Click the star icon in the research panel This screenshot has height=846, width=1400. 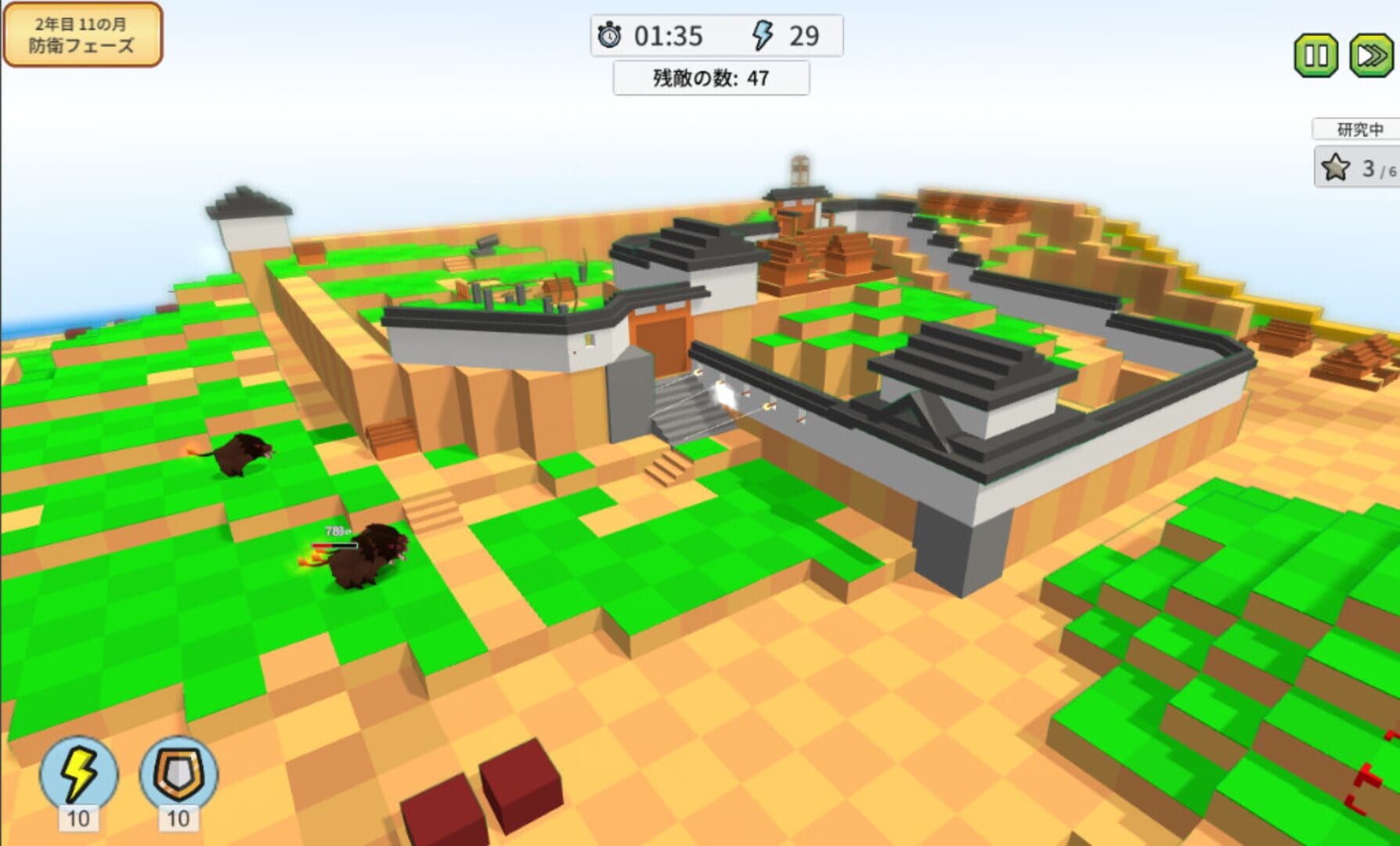(1335, 167)
